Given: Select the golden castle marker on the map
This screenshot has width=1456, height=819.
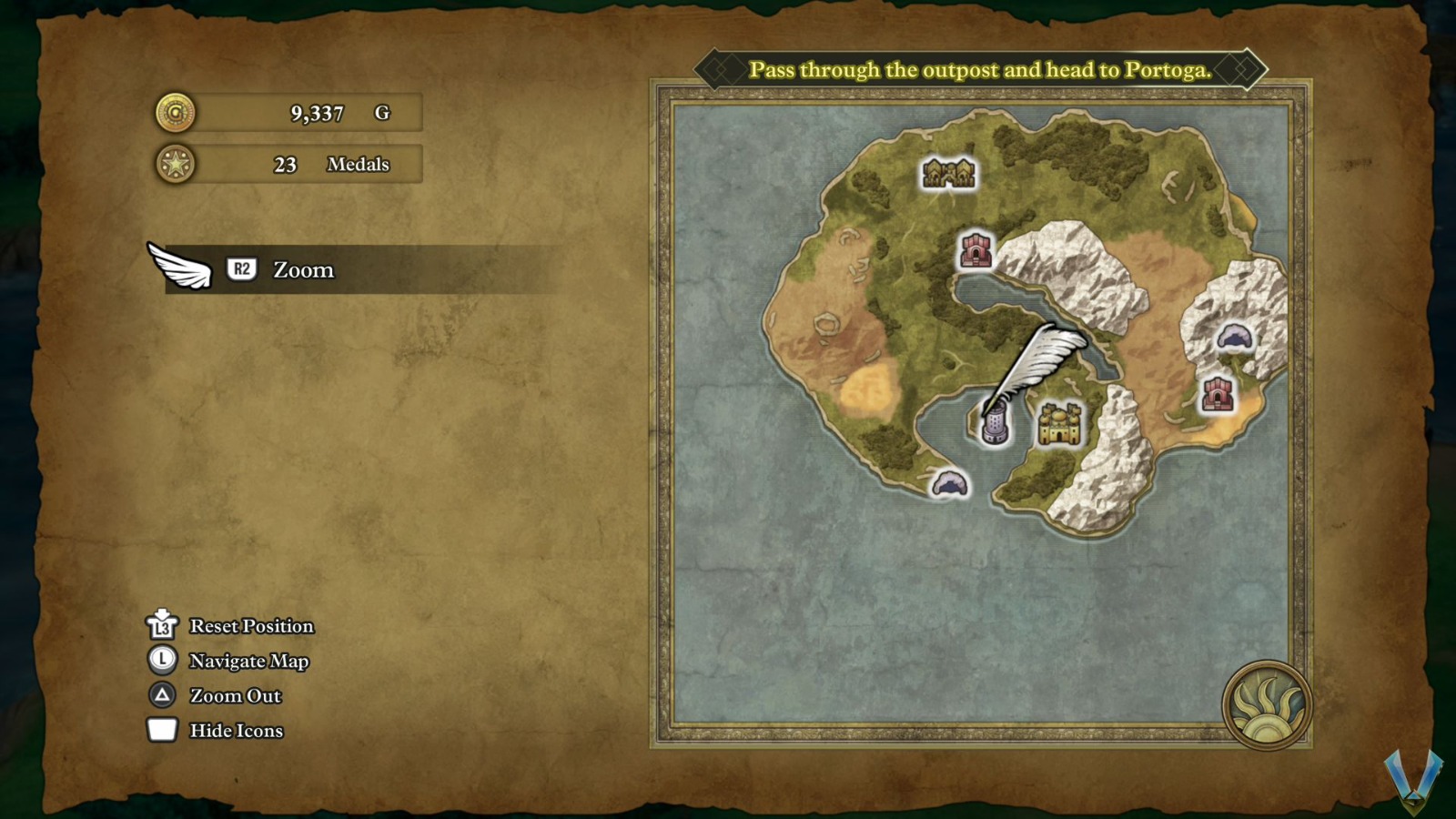Looking at the screenshot, I should click(1060, 424).
